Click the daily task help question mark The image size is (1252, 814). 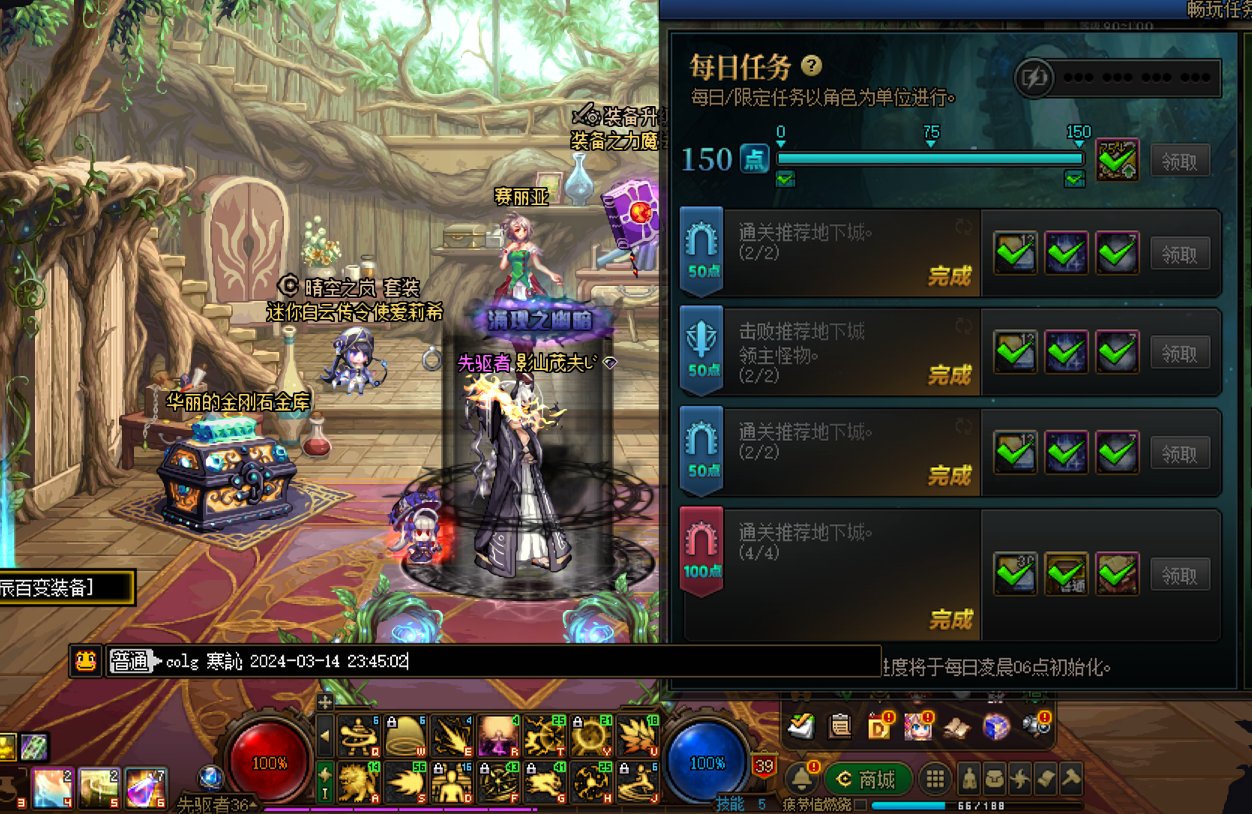pos(812,66)
